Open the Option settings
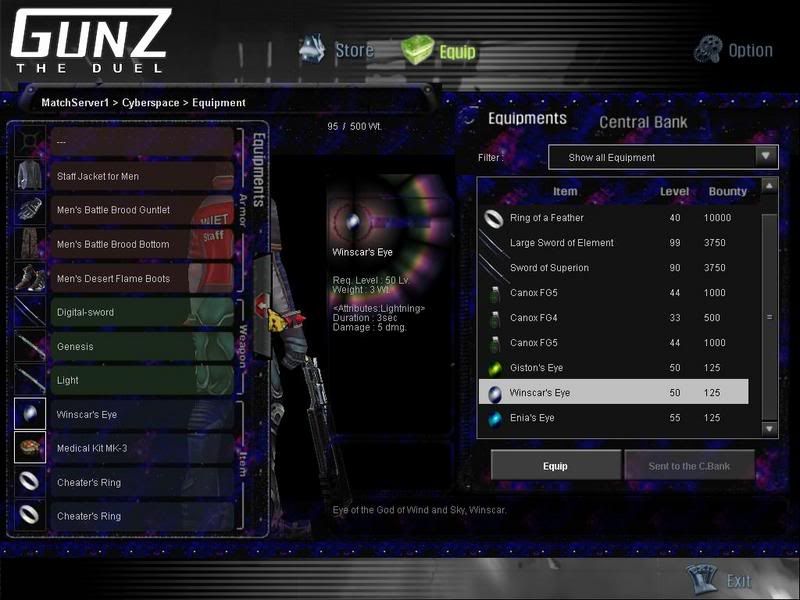 pos(735,50)
